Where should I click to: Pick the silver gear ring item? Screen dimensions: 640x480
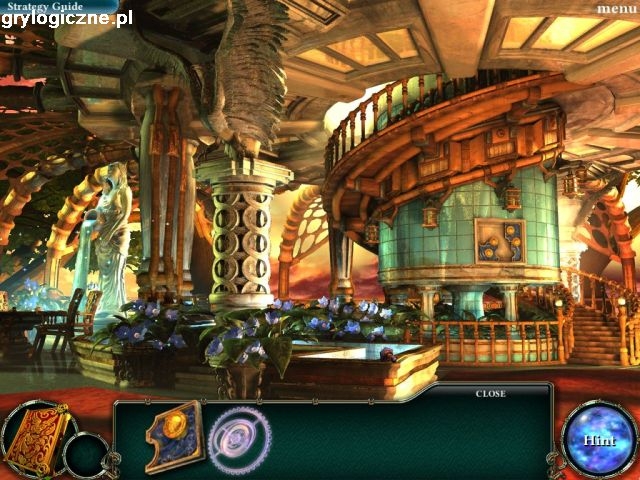[x=240, y=440]
